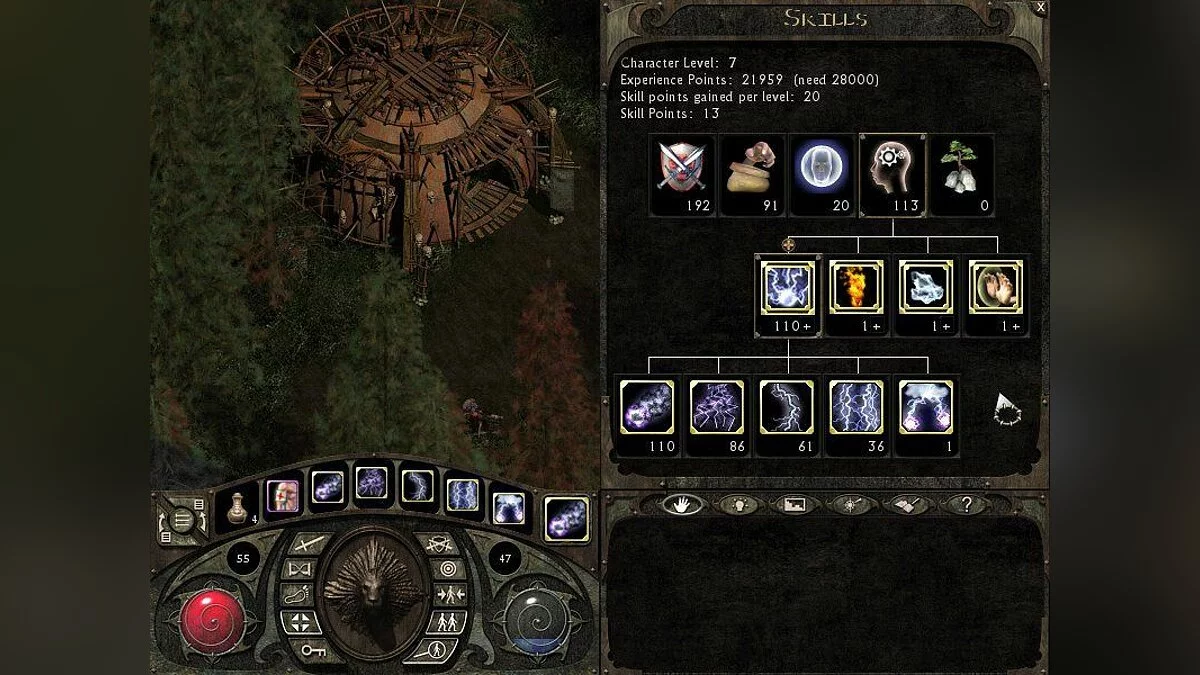Image resolution: width=1200 pixels, height=675 pixels.
Task: Select the head-with-gear skill category
Action: (891, 166)
